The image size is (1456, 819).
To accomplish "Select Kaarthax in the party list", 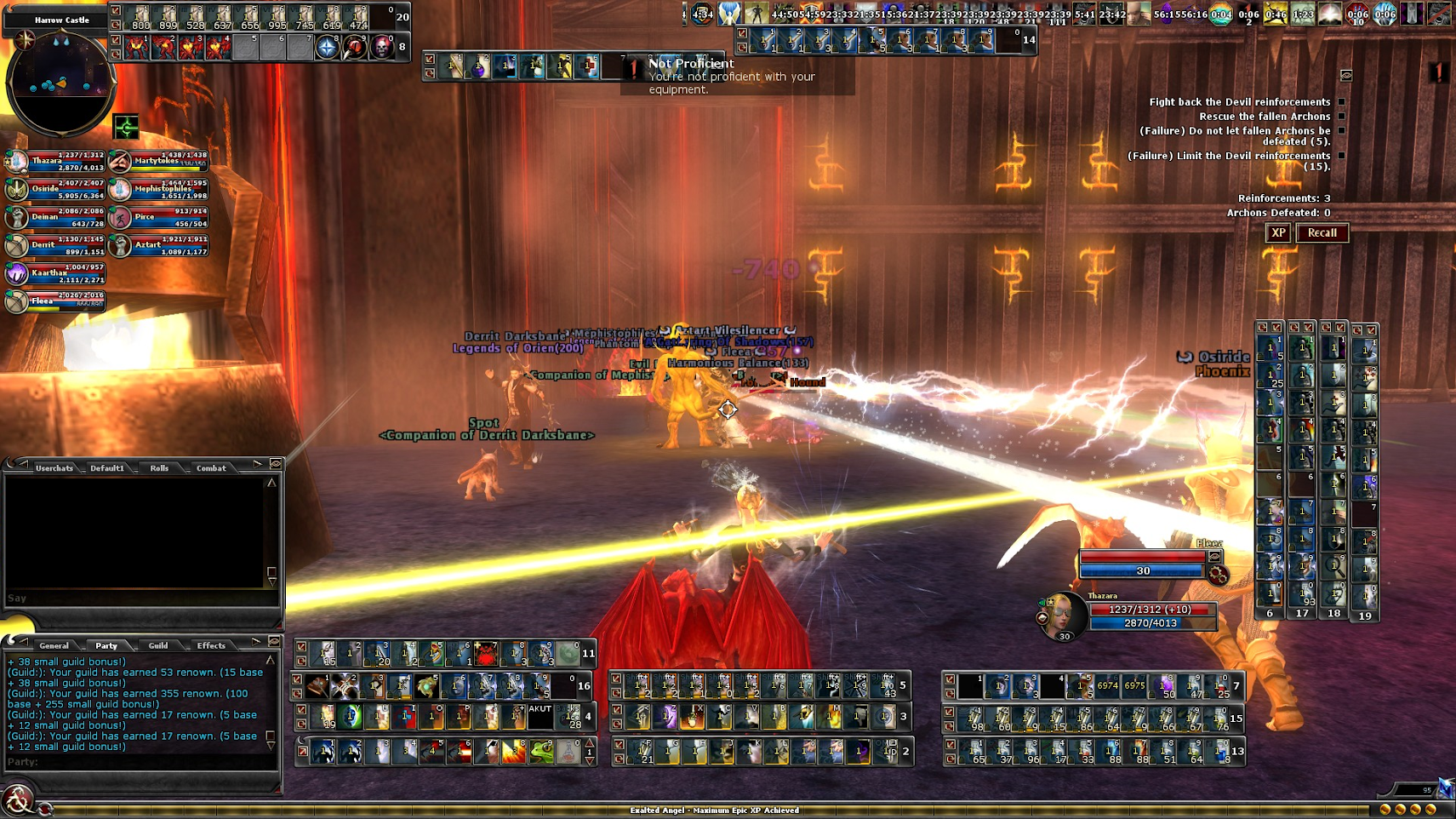I will click(55, 273).
